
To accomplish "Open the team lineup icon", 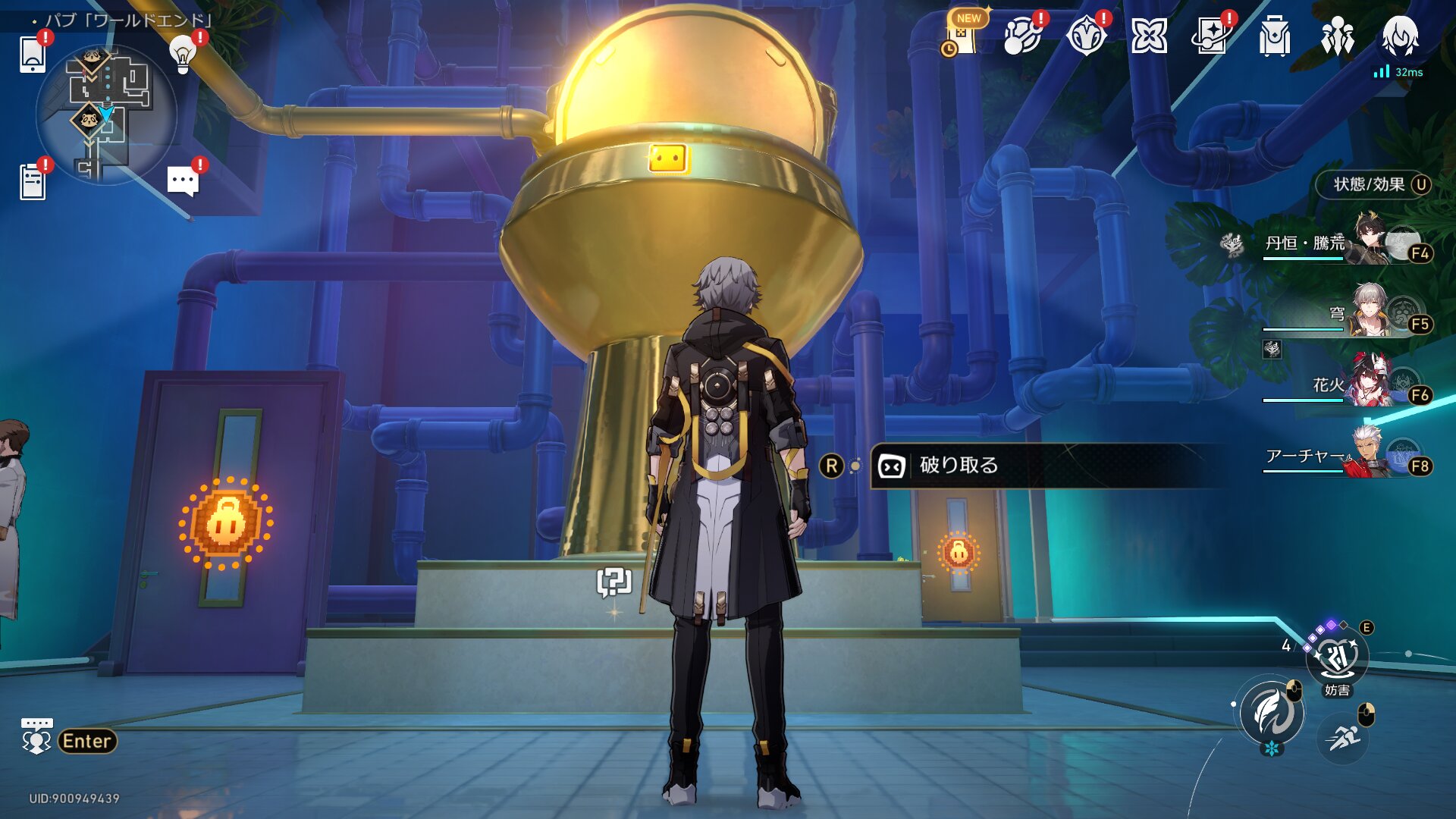I will (x=1337, y=36).
